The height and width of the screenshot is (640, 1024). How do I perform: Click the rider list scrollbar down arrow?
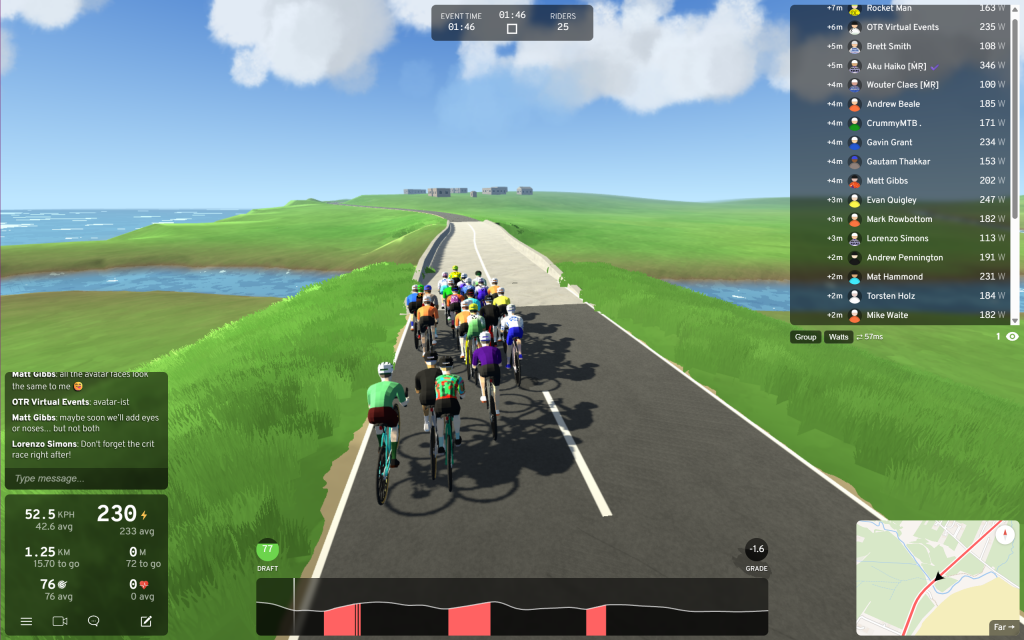click(x=1016, y=319)
